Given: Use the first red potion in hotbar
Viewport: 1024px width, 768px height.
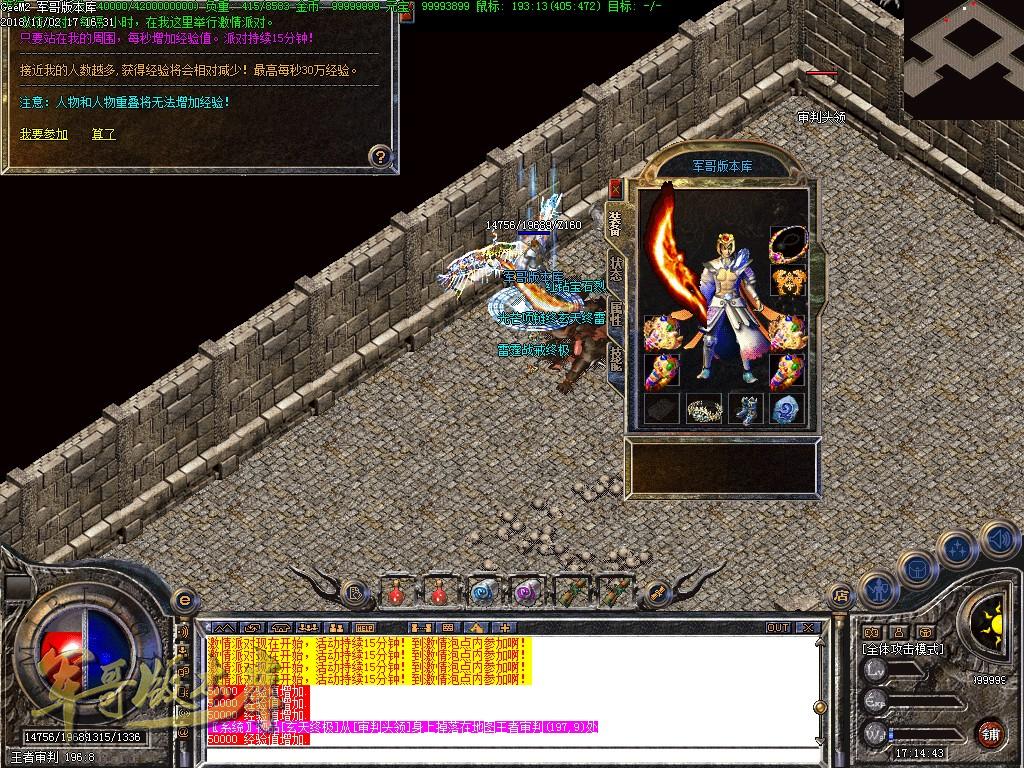Looking at the screenshot, I should pyautogui.click(x=396, y=593).
